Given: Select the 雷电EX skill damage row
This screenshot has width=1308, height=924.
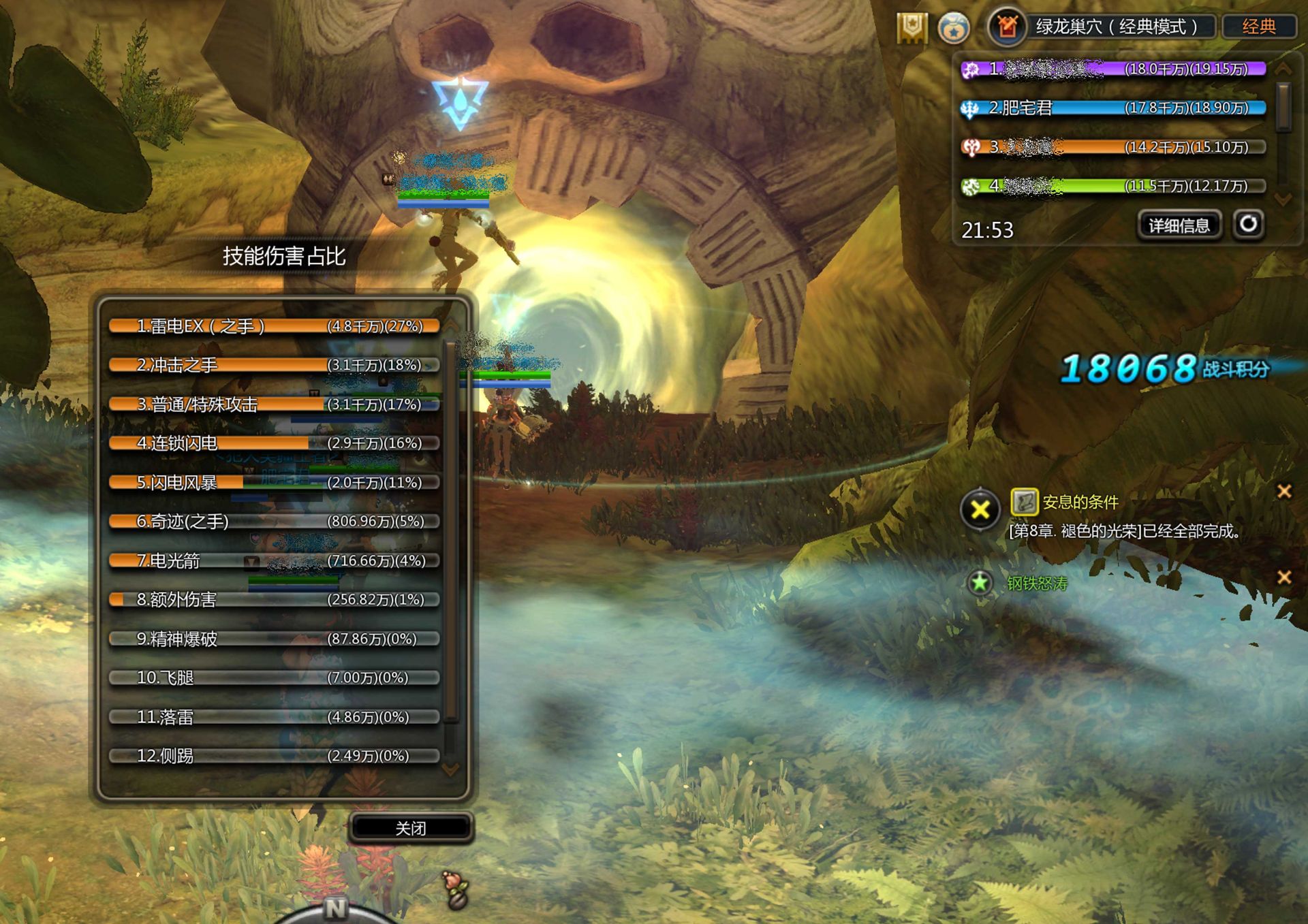Looking at the screenshot, I should click(274, 326).
